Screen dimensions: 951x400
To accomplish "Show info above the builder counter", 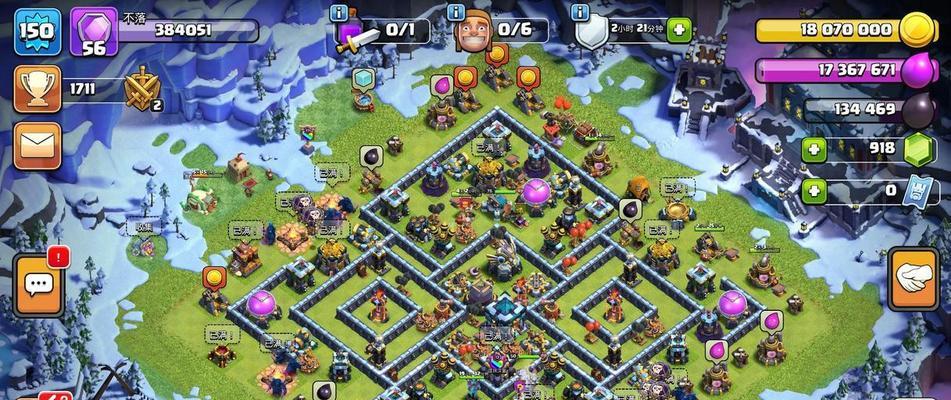I will 457,12.
